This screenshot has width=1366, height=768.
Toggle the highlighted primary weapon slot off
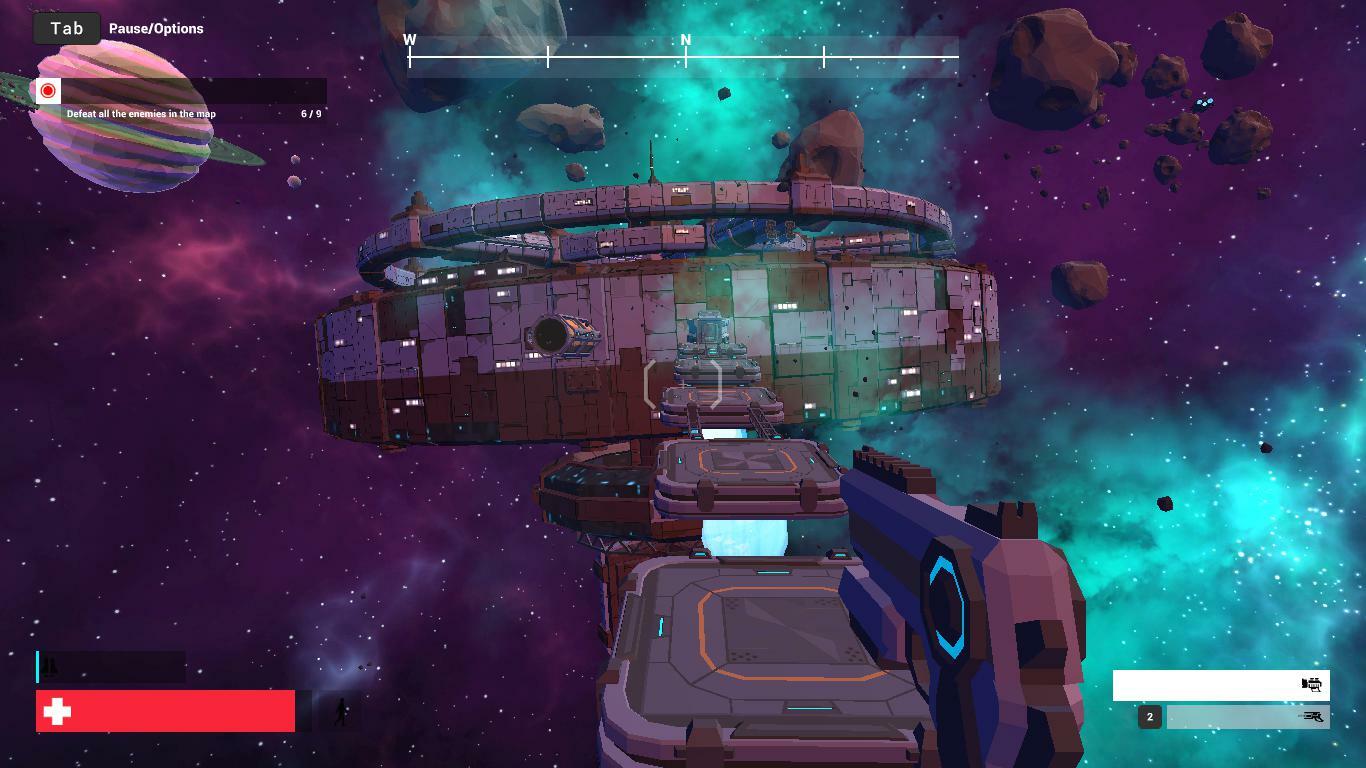click(x=1220, y=685)
